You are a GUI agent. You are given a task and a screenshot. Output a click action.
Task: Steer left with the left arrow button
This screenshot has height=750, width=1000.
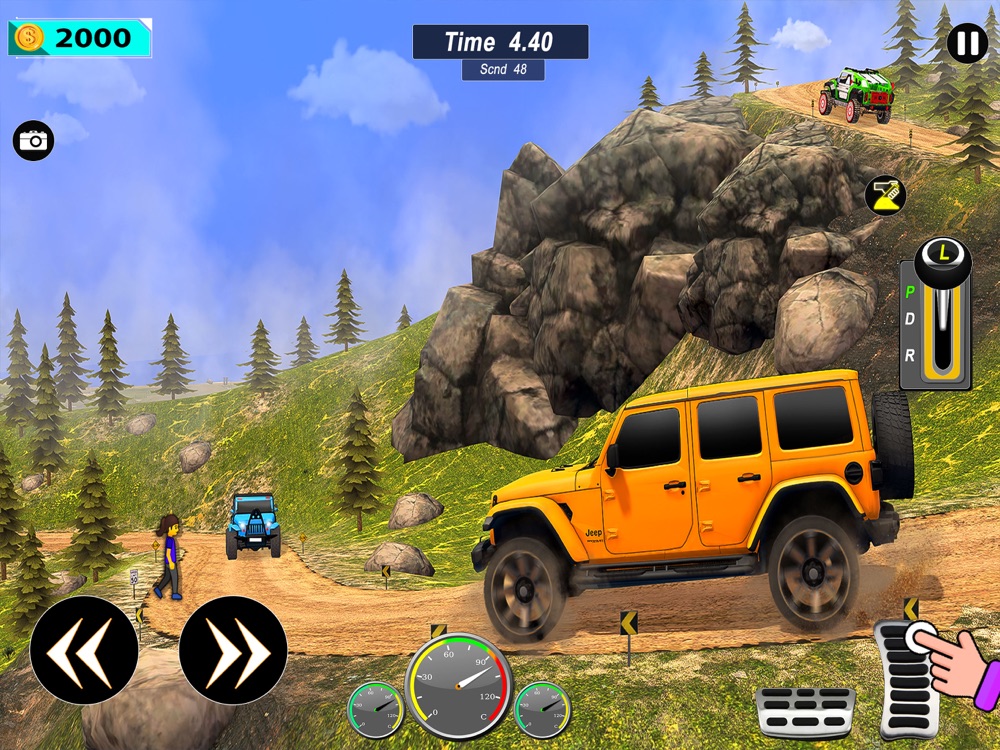pyautogui.click(x=84, y=651)
